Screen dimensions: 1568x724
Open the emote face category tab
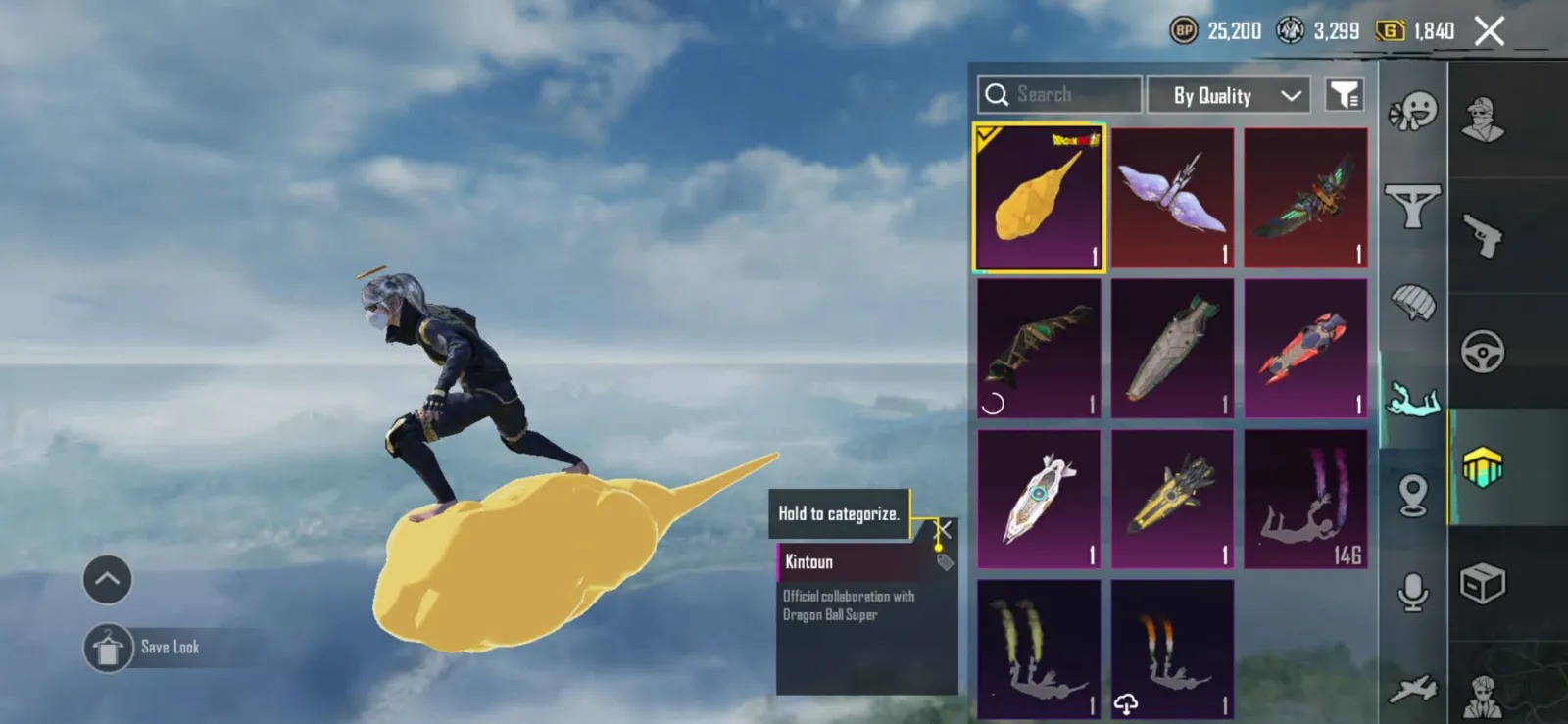pos(1412,111)
